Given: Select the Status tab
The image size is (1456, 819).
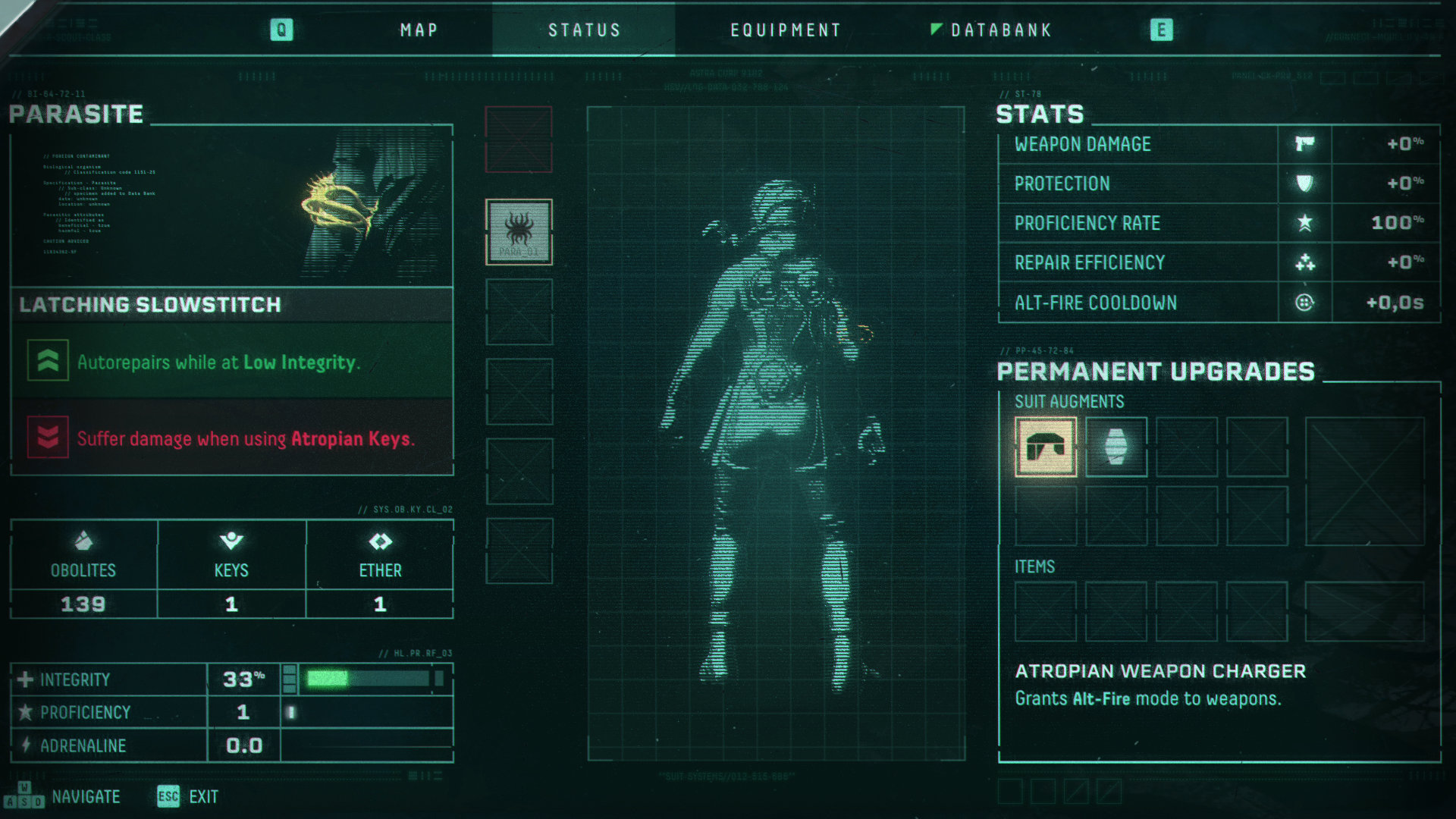Looking at the screenshot, I should pyautogui.click(x=584, y=30).
